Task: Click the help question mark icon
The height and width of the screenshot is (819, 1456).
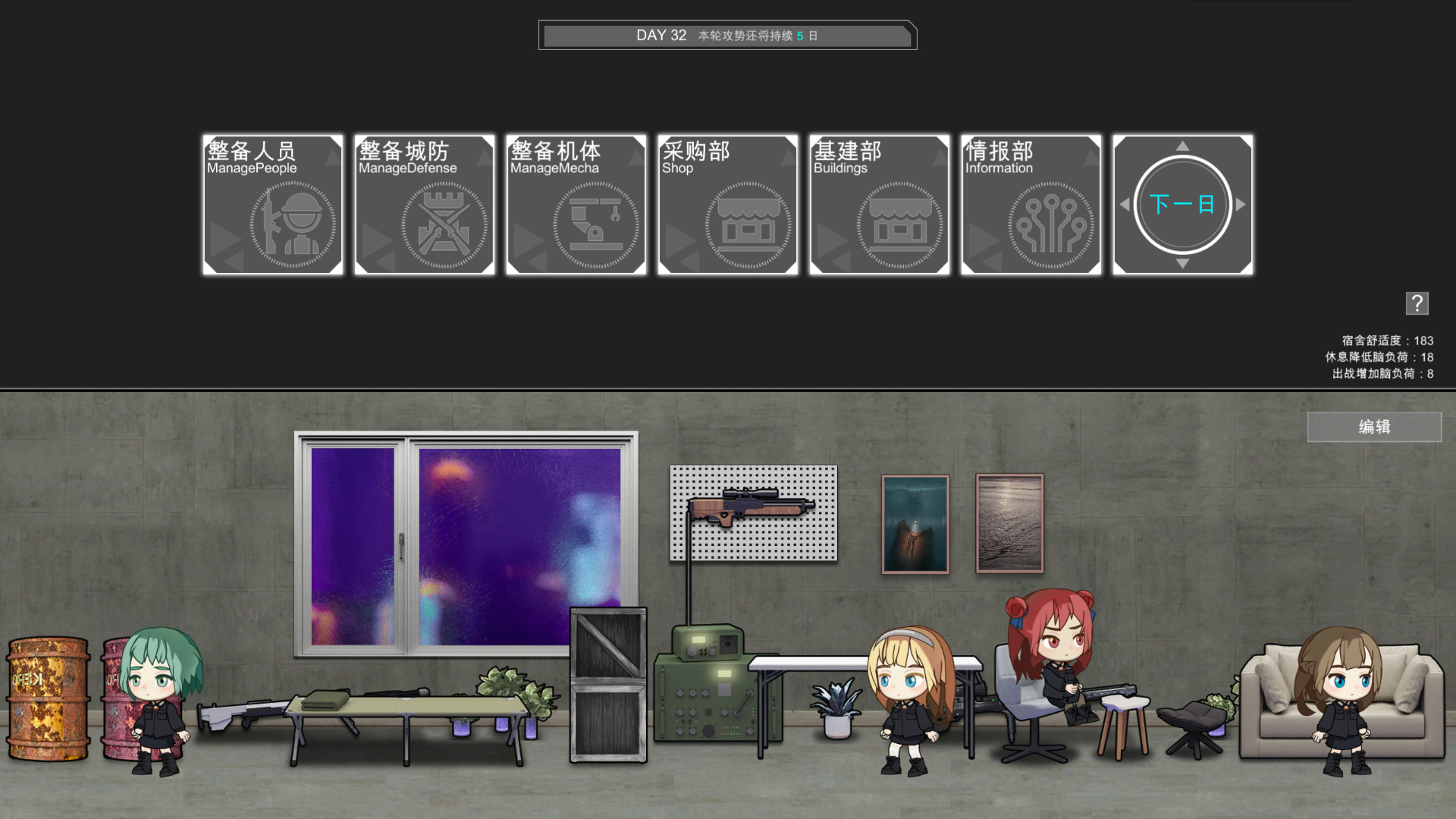Action: (x=1417, y=303)
